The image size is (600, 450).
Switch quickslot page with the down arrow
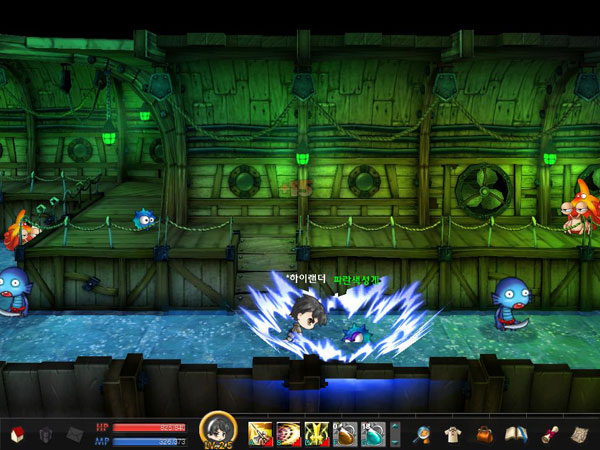(395, 440)
